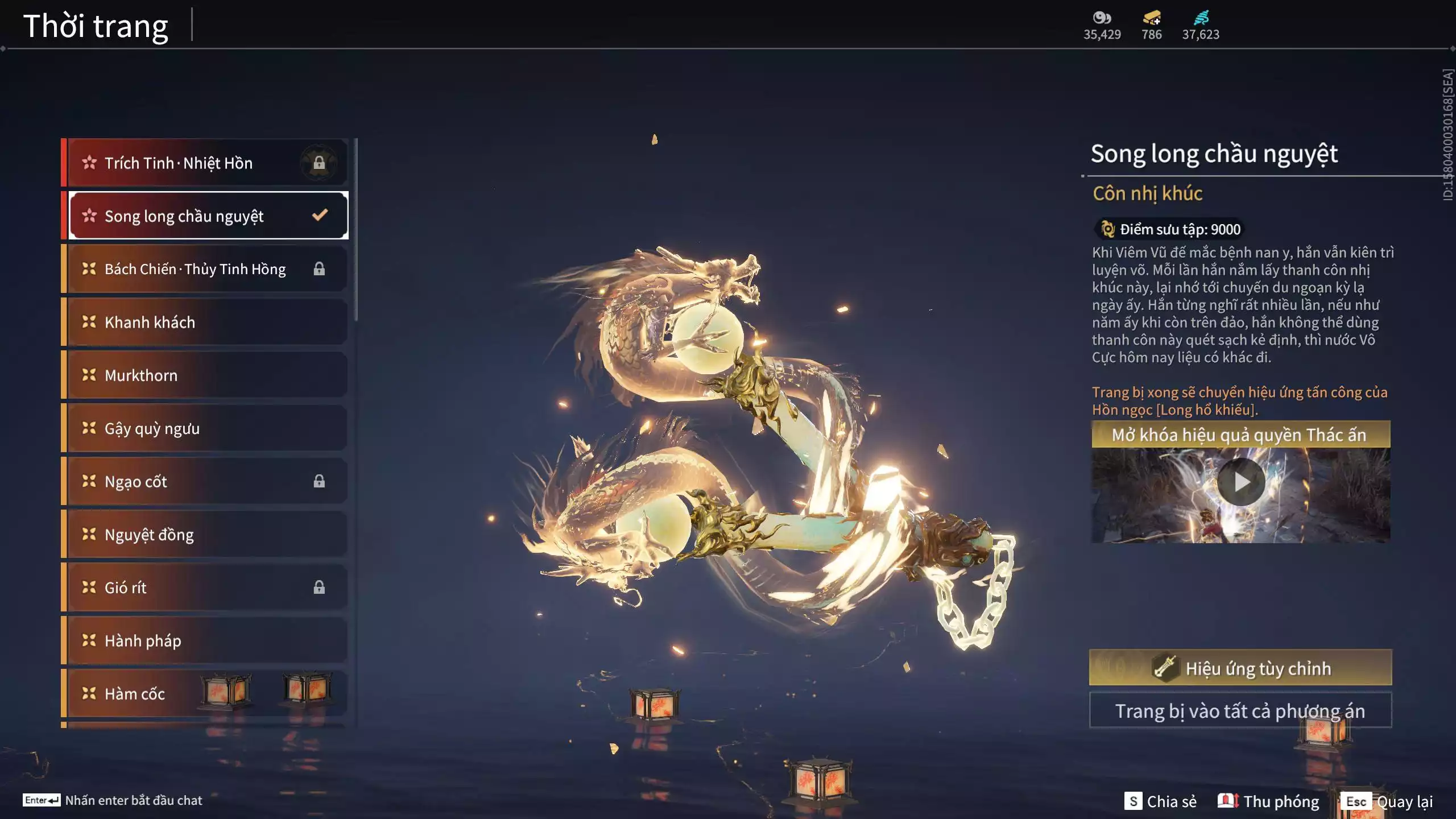Image resolution: width=1456 pixels, height=819 pixels.
Task: Click the Chia sẻ share button
Action: [1160, 801]
